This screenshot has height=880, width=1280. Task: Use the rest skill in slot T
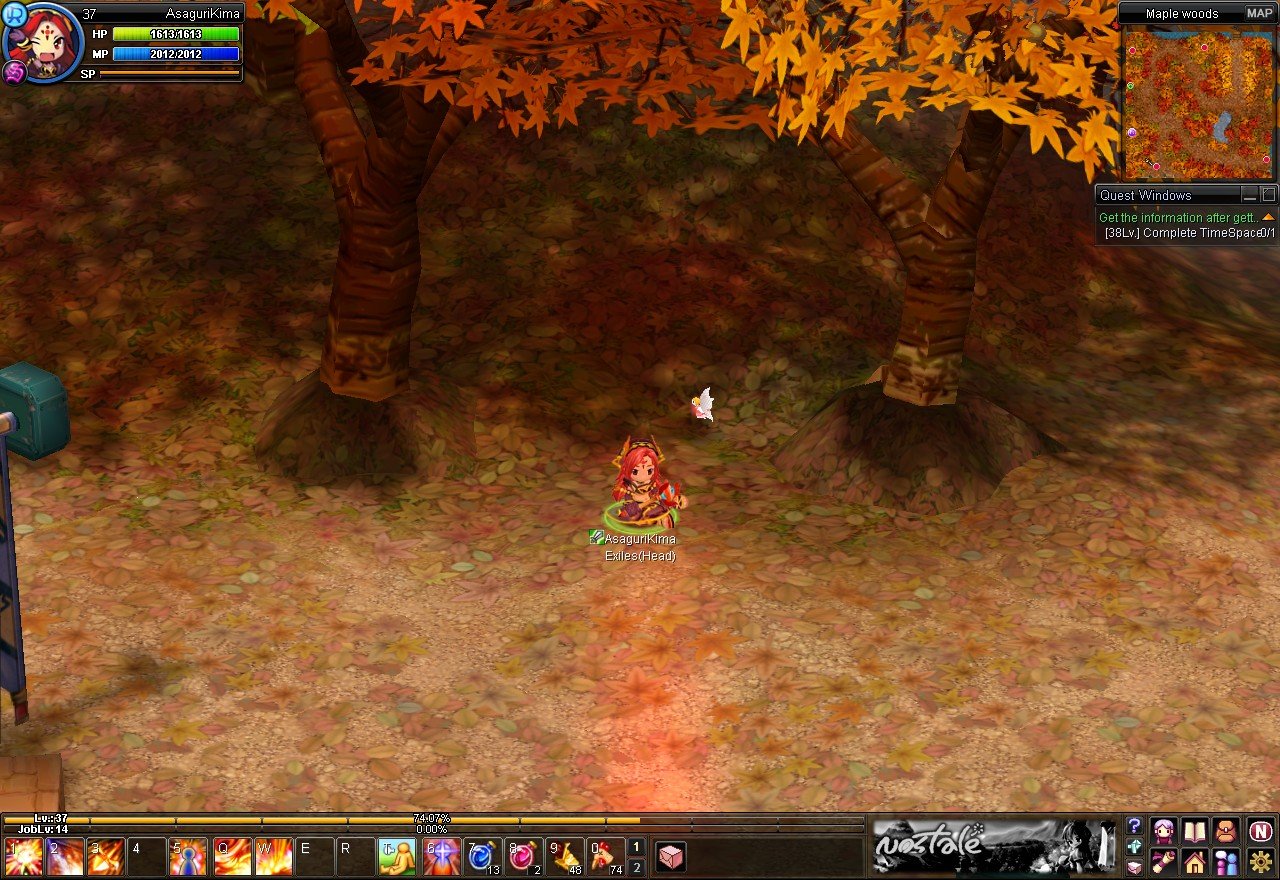pos(397,854)
